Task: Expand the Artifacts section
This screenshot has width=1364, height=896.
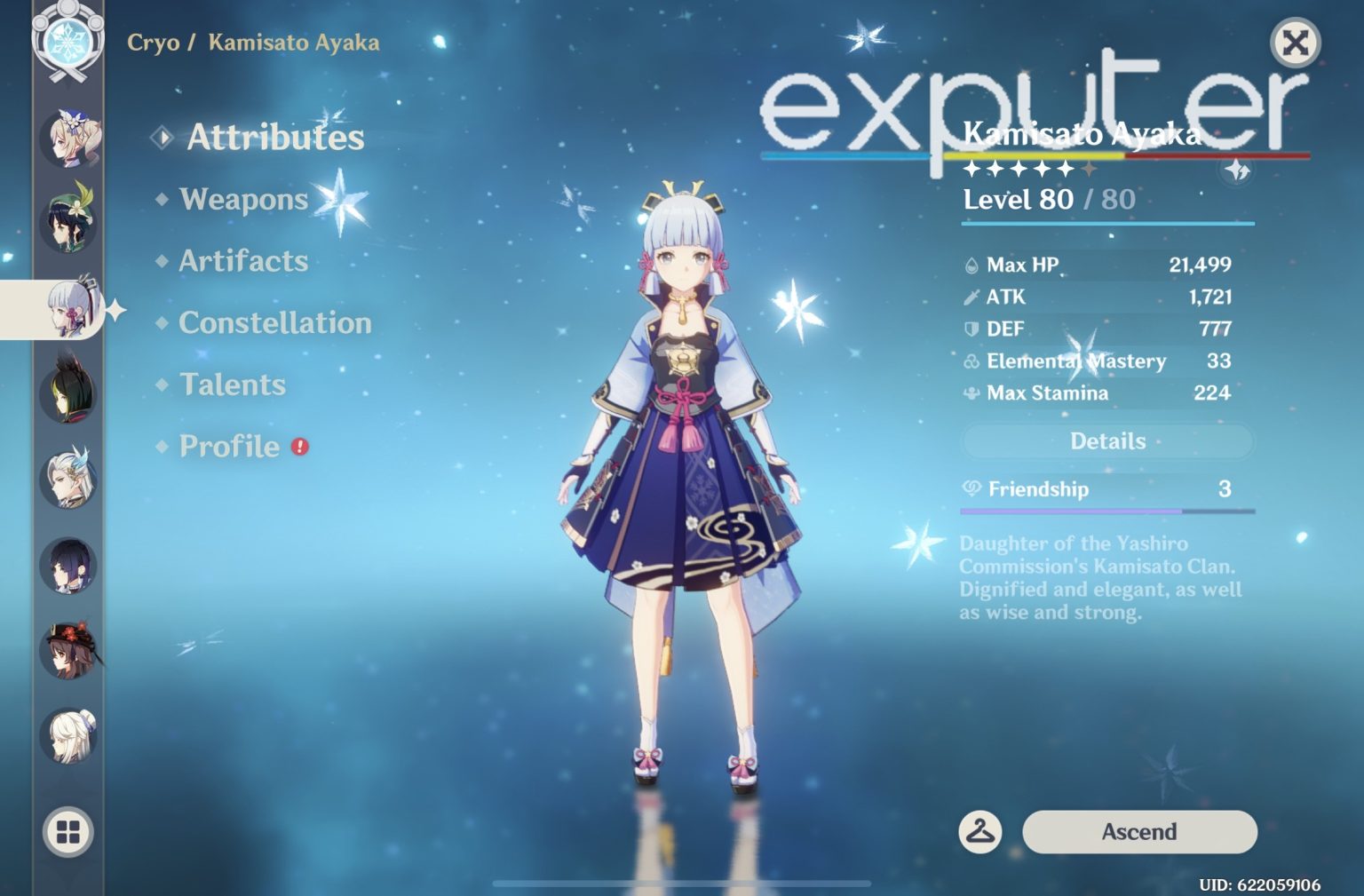Action: point(242,261)
